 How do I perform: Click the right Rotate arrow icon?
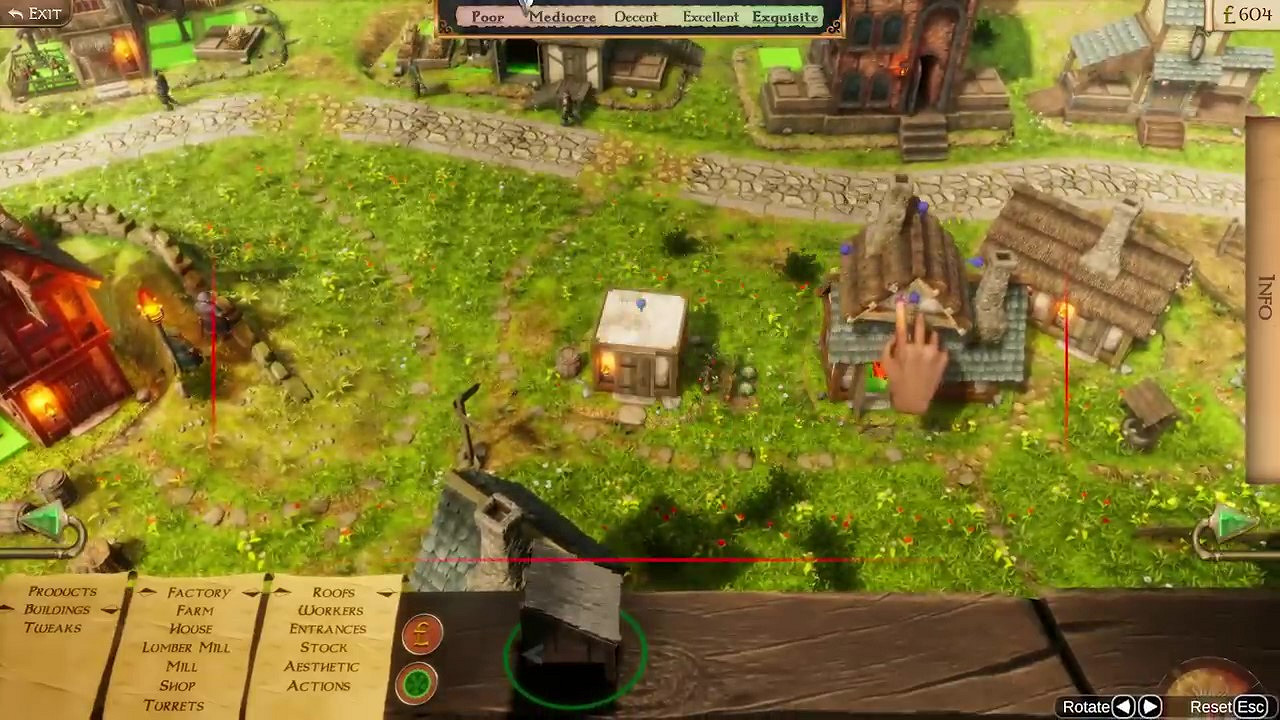(1152, 706)
